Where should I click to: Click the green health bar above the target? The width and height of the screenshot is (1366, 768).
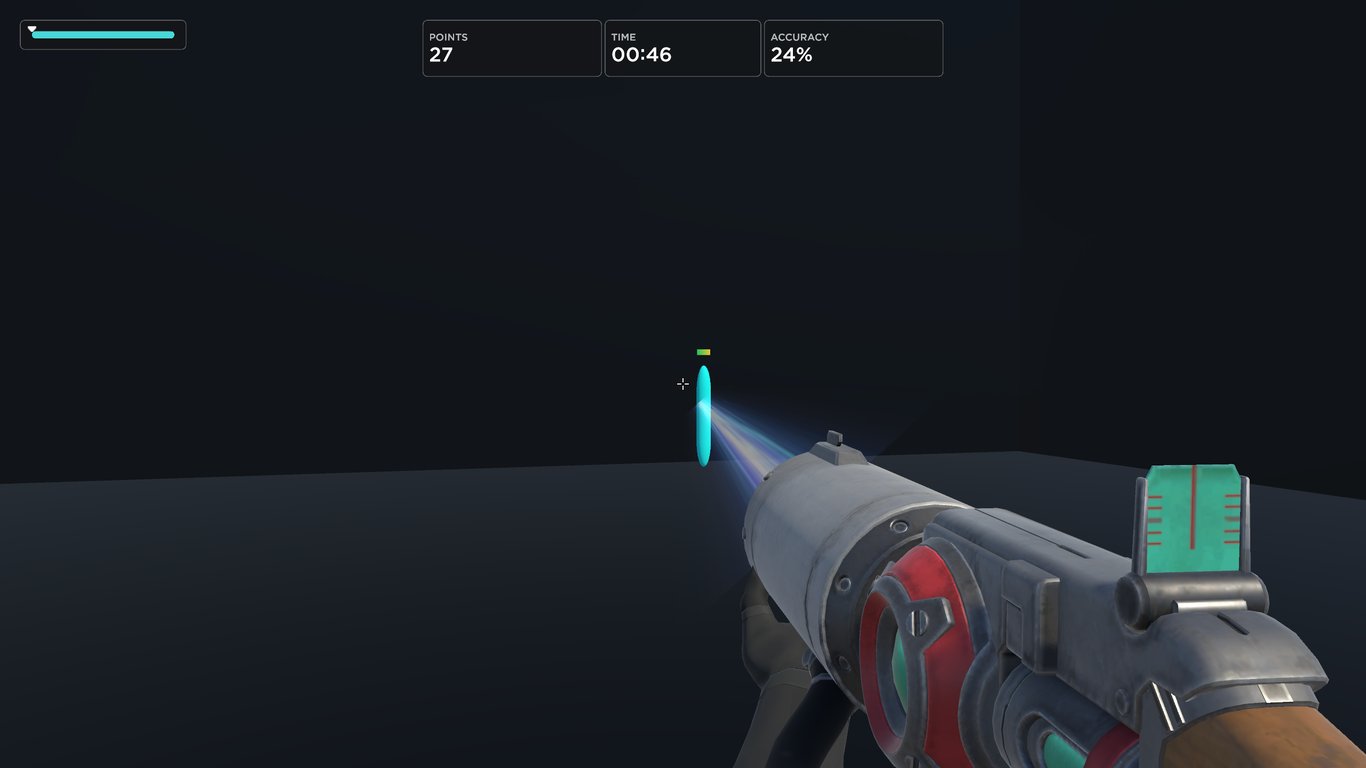point(702,351)
